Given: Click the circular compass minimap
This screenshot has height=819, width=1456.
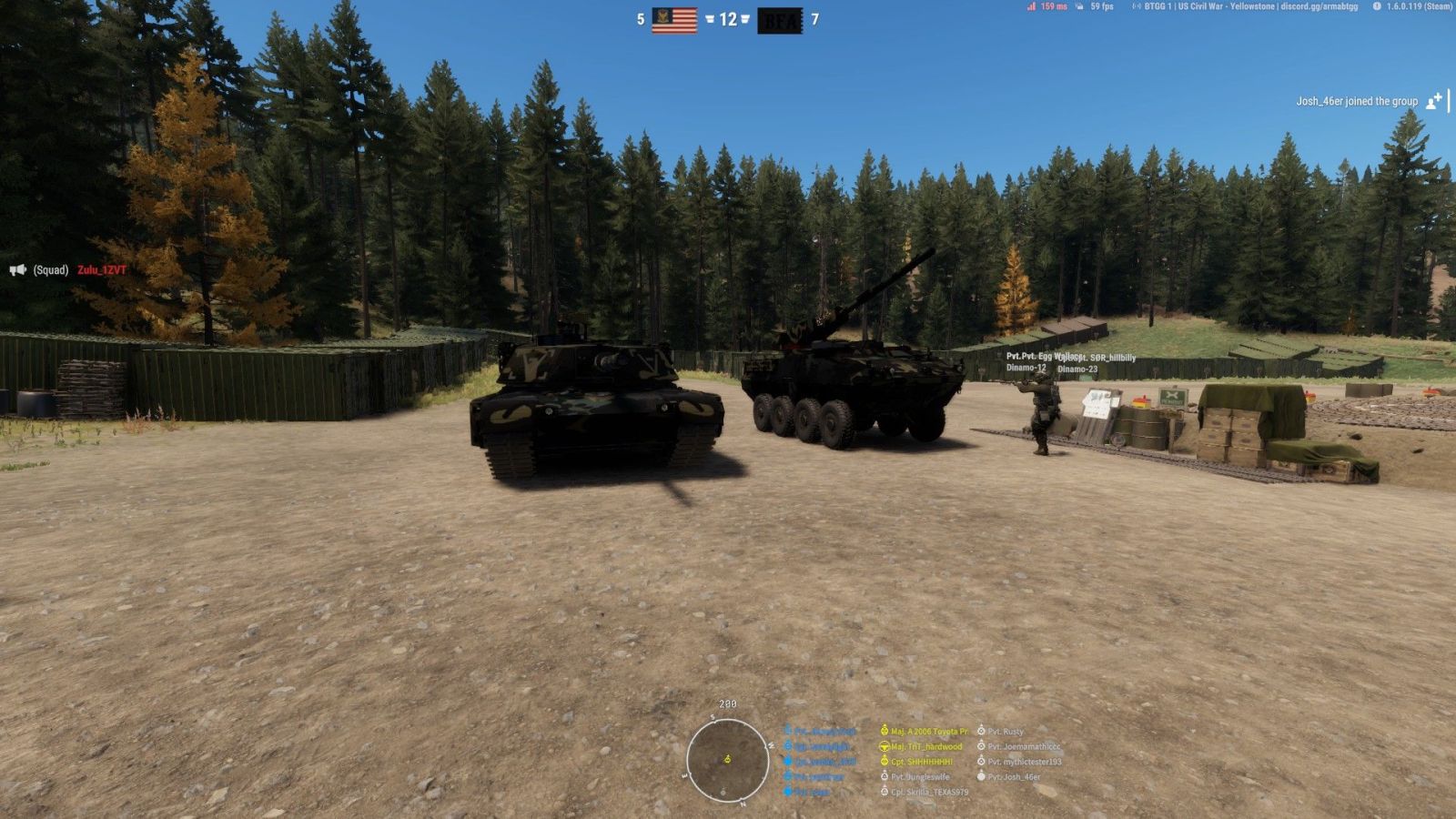Looking at the screenshot, I should click(727, 760).
